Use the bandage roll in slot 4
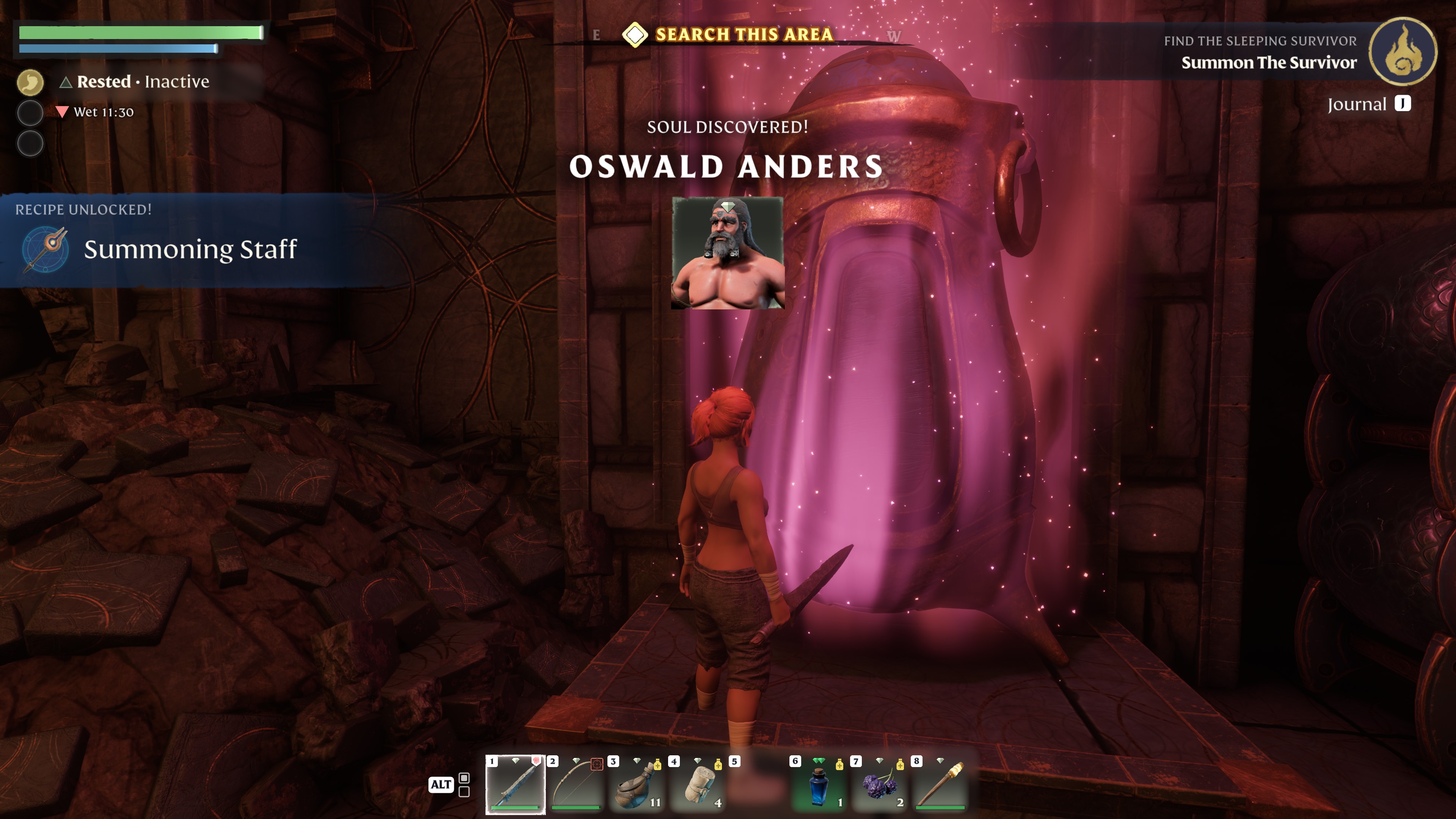Screen dimensions: 1456x819 (698, 784)
